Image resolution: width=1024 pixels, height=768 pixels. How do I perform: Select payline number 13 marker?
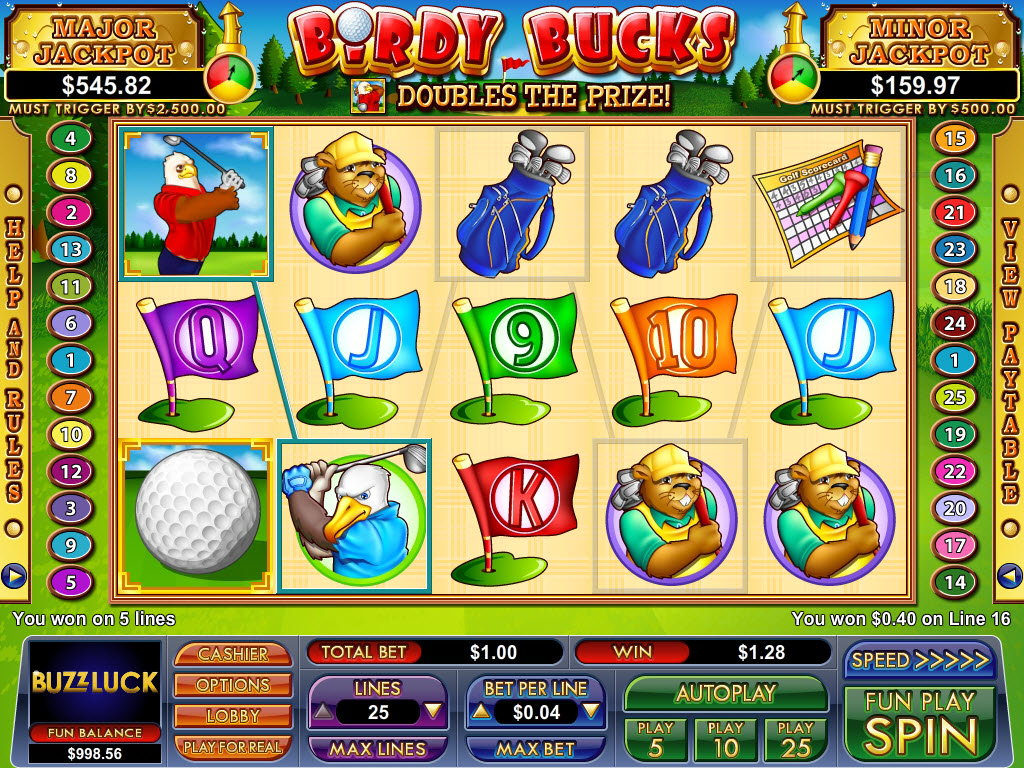pyautogui.click(x=70, y=249)
